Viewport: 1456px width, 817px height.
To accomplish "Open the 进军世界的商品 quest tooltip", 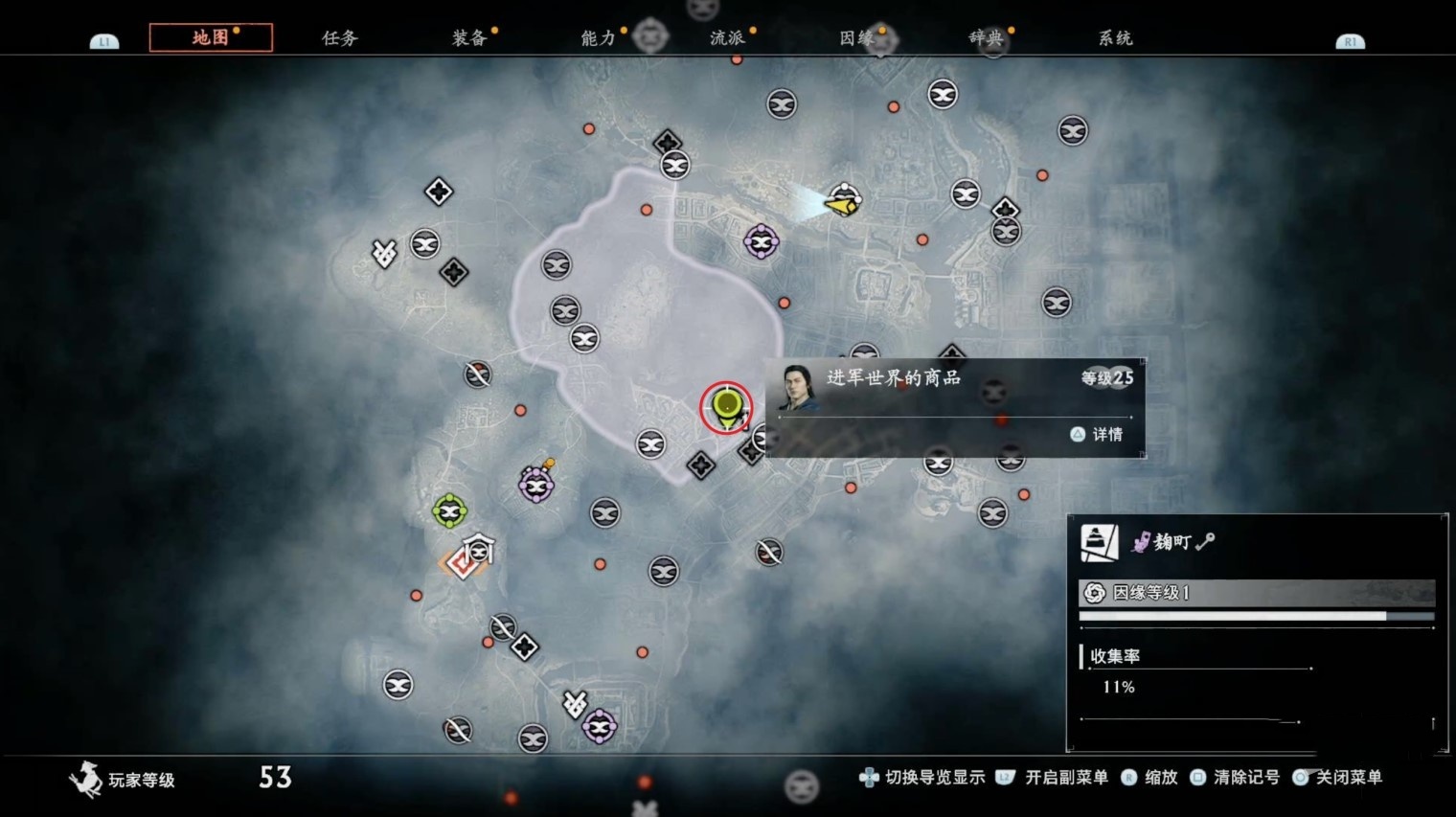I will (954, 407).
